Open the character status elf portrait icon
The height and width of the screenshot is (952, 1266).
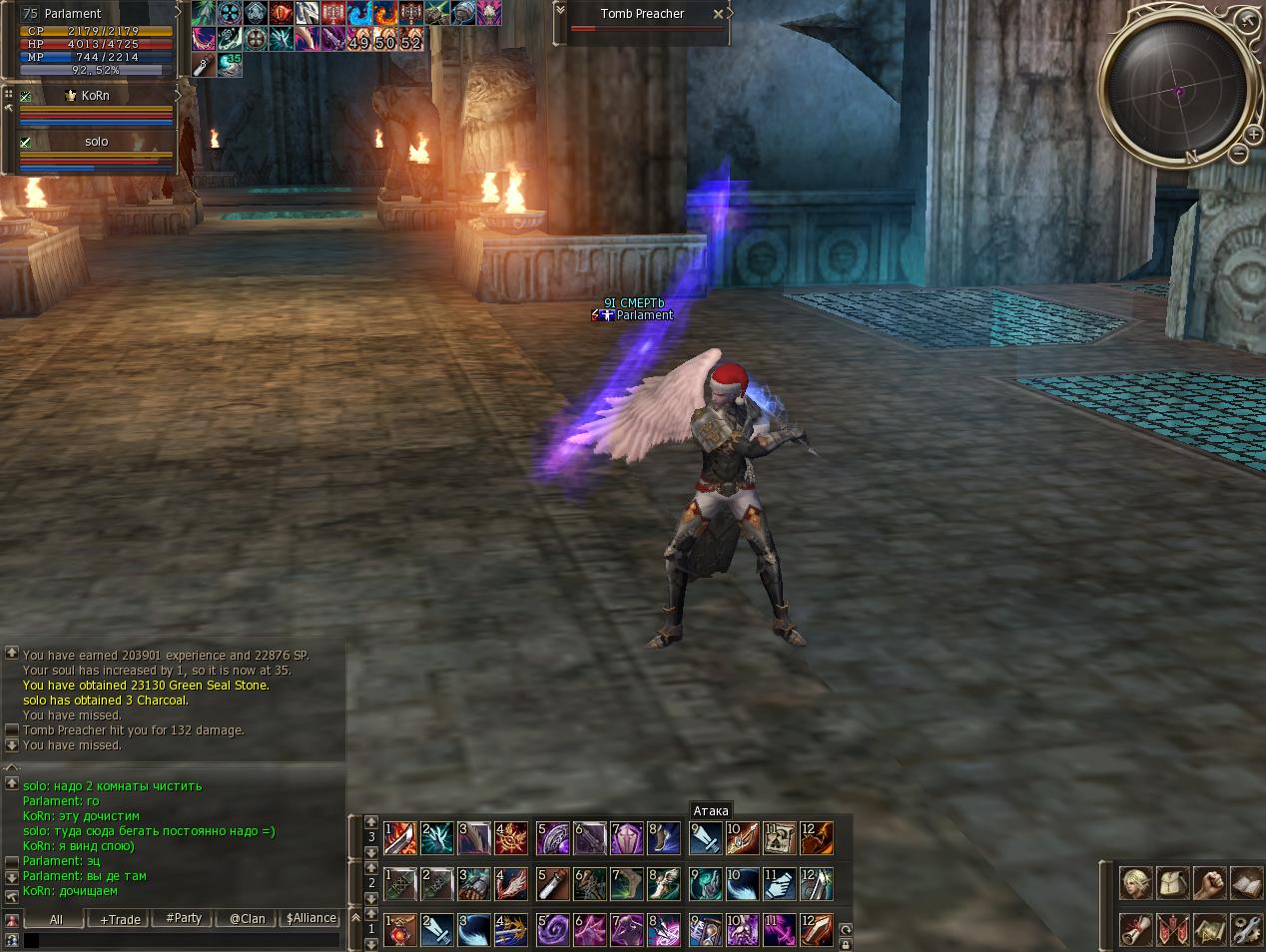click(1135, 883)
